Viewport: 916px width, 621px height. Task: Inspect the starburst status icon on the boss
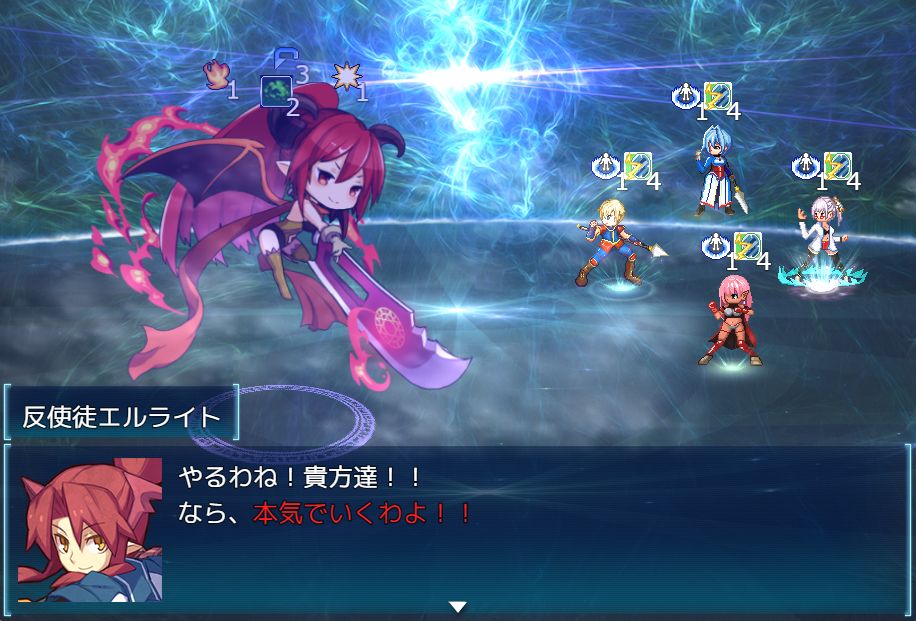tap(346, 77)
